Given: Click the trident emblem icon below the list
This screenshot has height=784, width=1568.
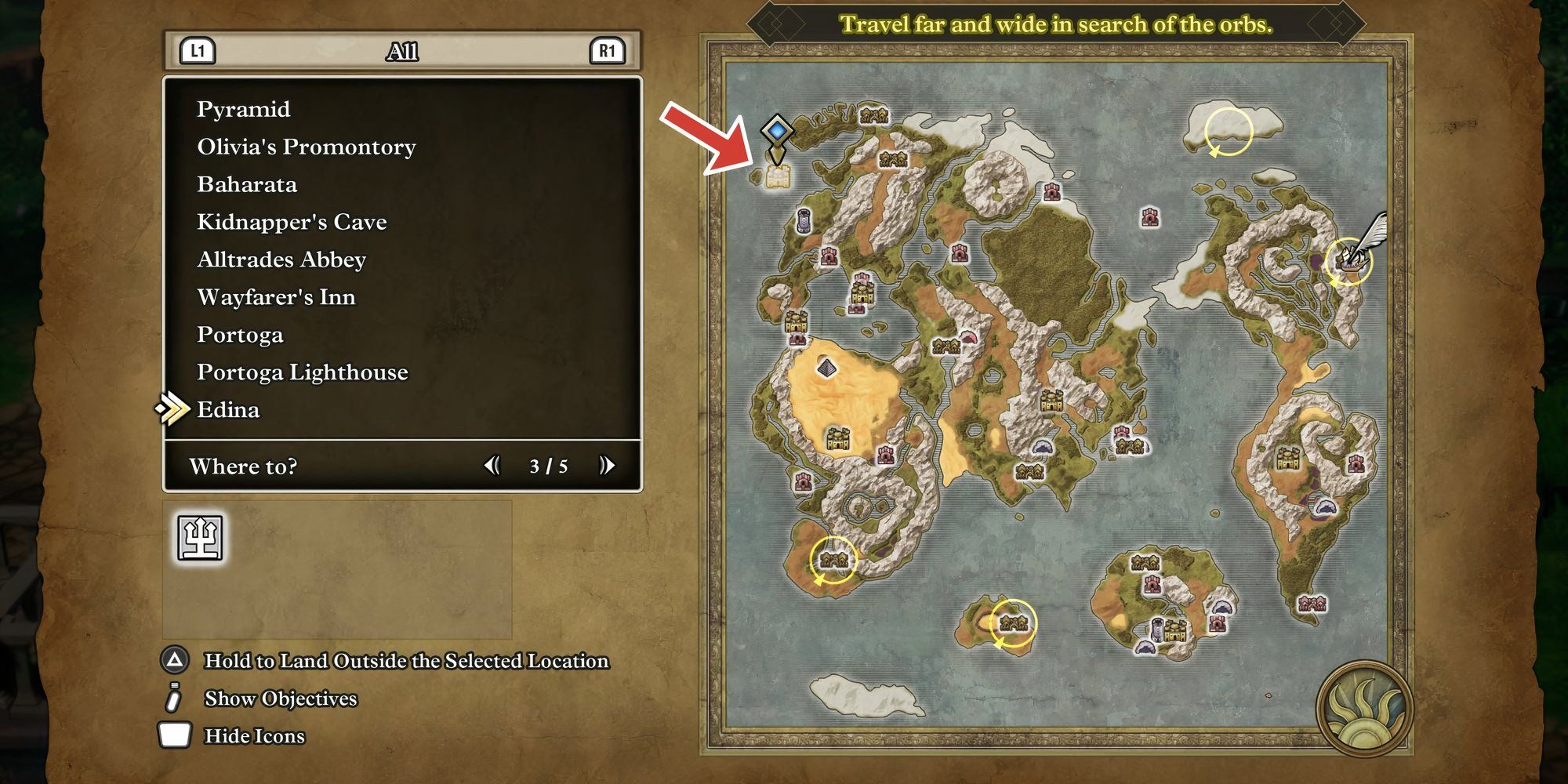Looking at the screenshot, I should (200, 538).
